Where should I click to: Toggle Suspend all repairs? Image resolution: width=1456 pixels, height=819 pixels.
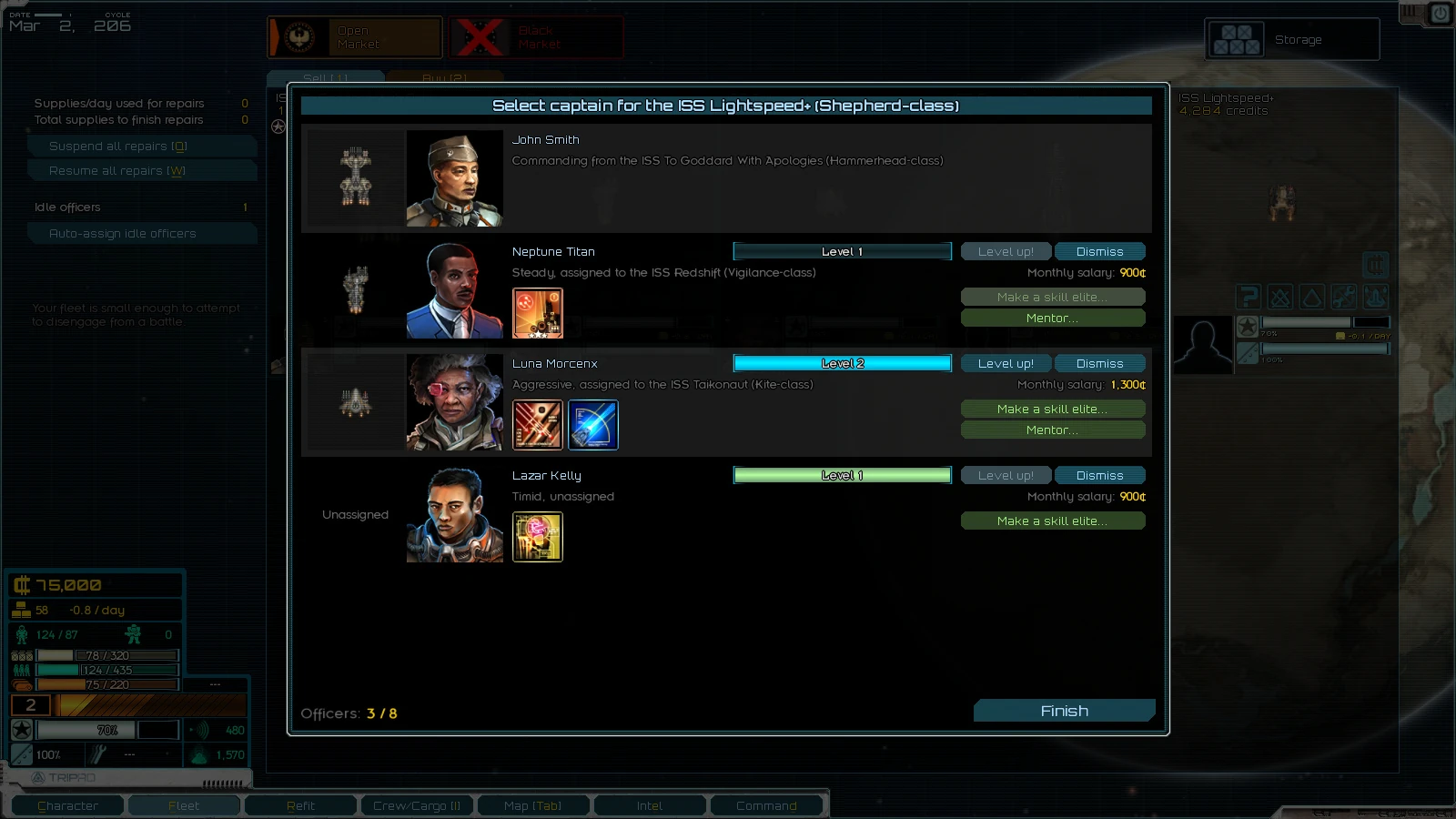(142, 146)
